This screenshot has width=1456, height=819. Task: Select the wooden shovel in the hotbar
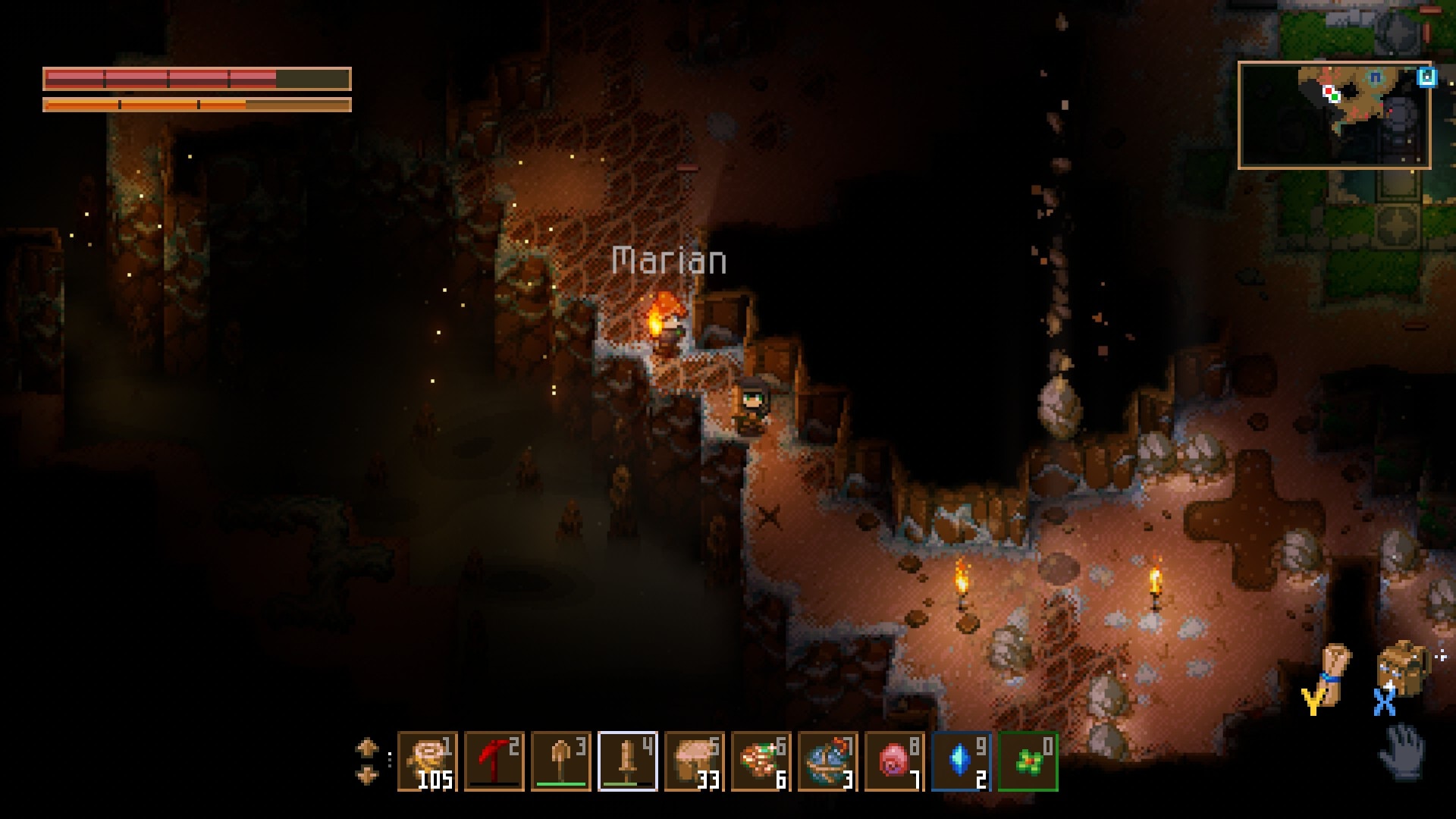560,761
